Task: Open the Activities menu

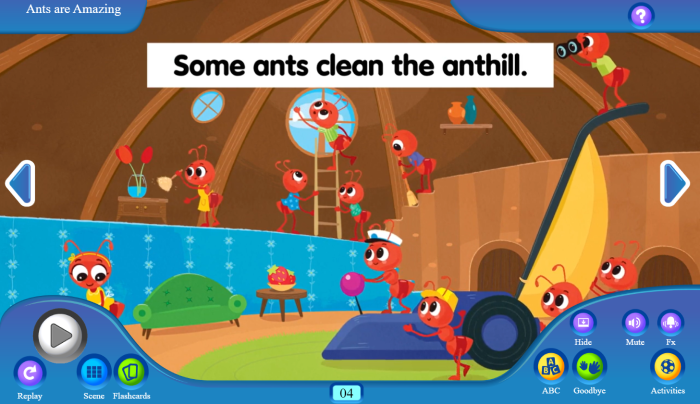Action: [667, 366]
